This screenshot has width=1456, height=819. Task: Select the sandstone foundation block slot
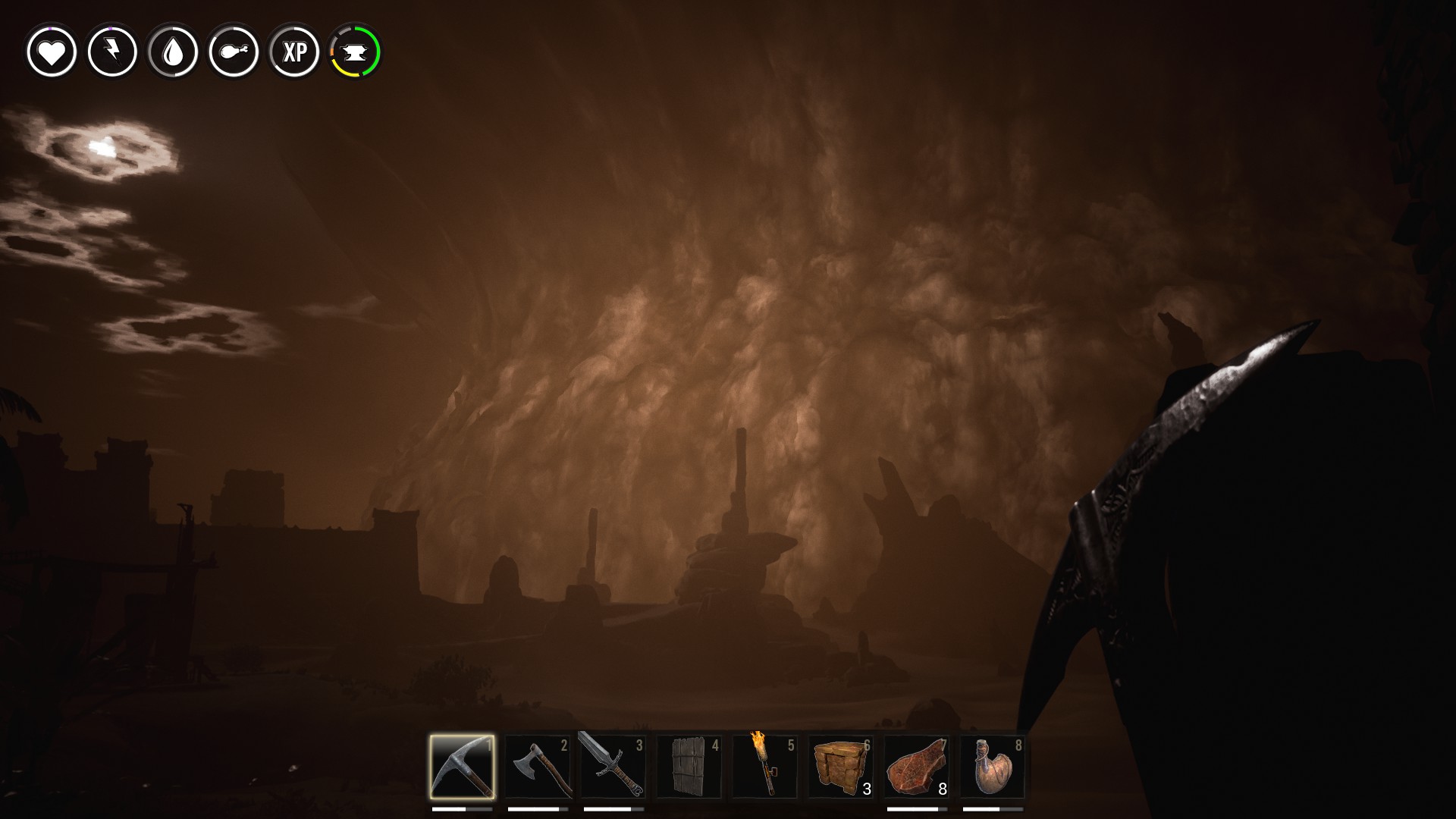(x=841, y=767)
